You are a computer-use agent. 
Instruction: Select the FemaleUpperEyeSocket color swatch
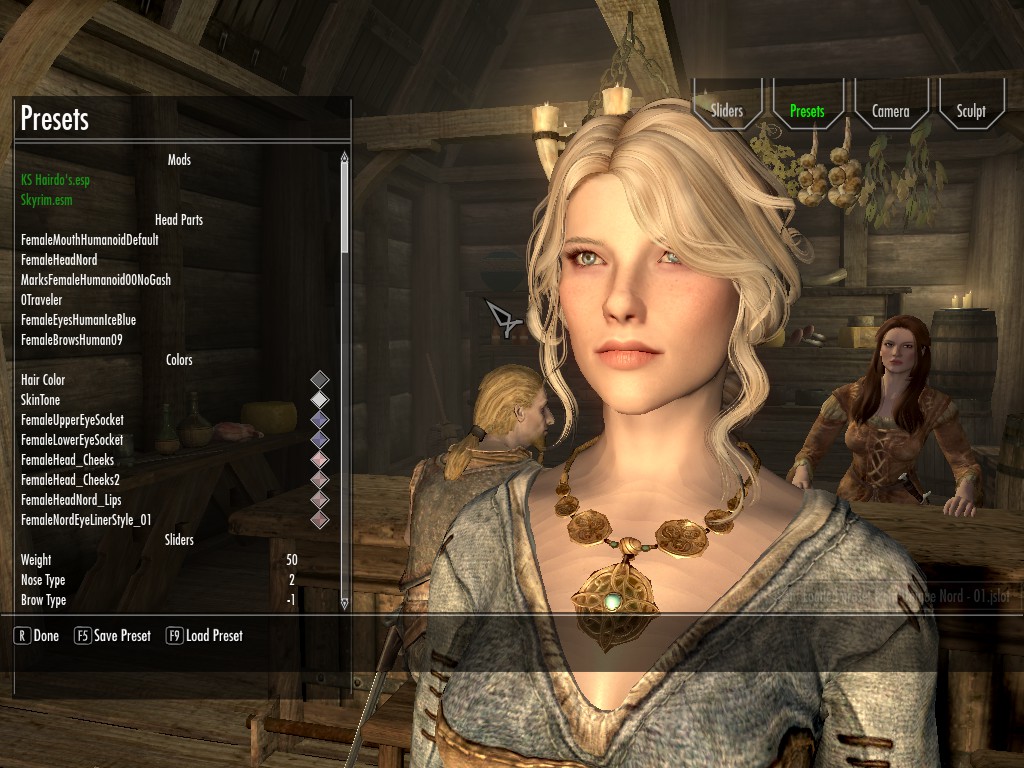click(x=320, y=420)
